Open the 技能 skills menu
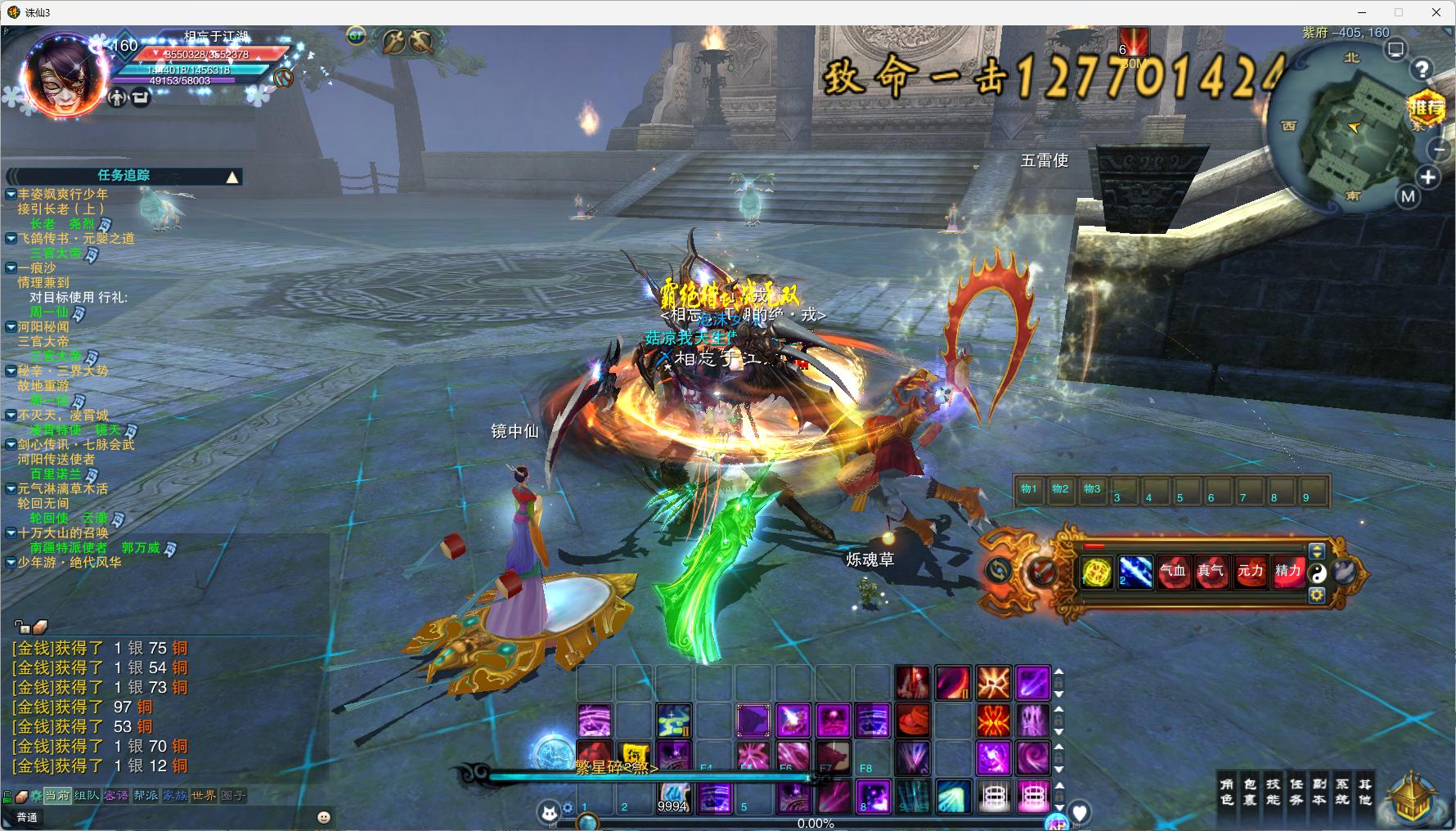This screenshot has height=831, width=1456. click(x=1273, y=792)
